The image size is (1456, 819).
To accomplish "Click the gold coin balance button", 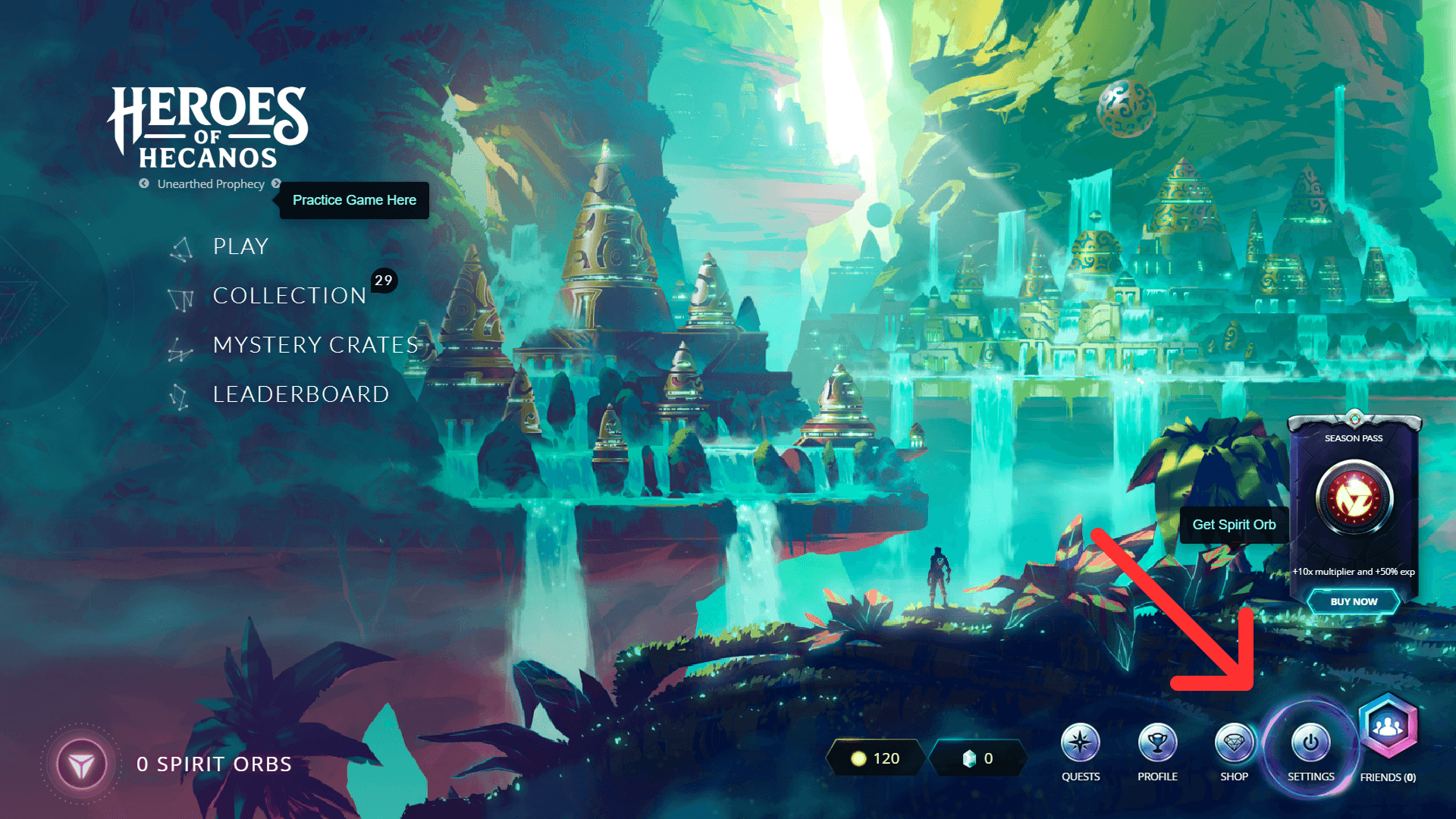I will coord(875,758).
